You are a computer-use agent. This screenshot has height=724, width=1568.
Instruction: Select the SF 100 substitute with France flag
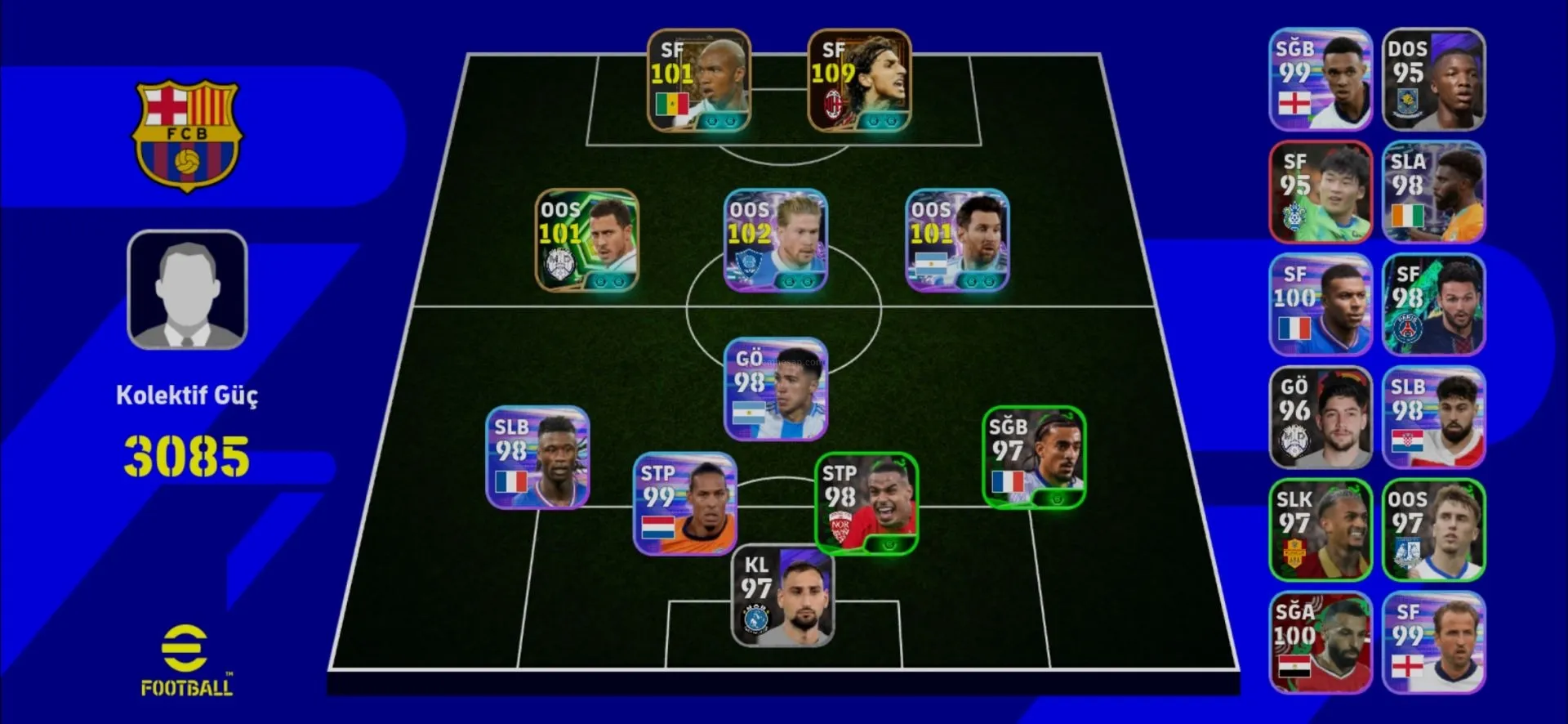point(1320,305)
